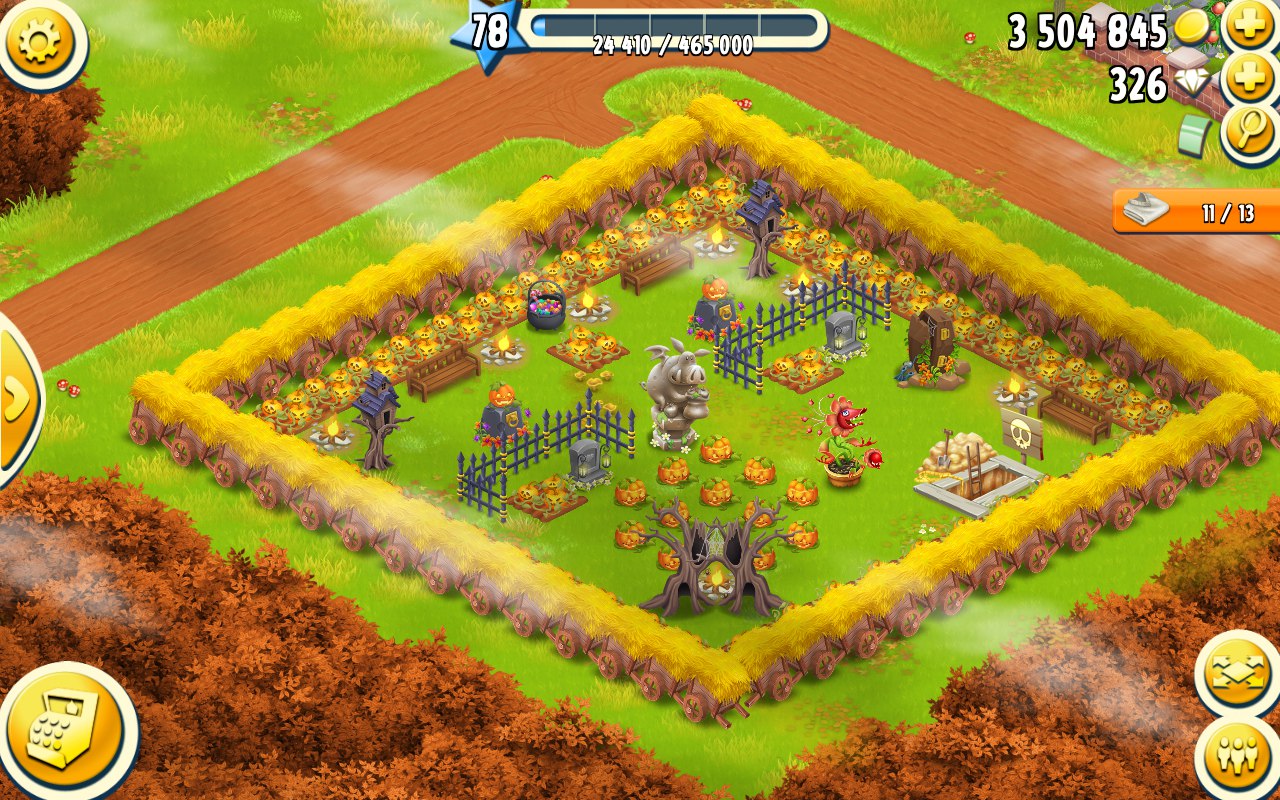Viewport: 1280px width, 800px height.
Task: Open the 11 / 13 towel task tracker
Action: tap(1196, 213)
